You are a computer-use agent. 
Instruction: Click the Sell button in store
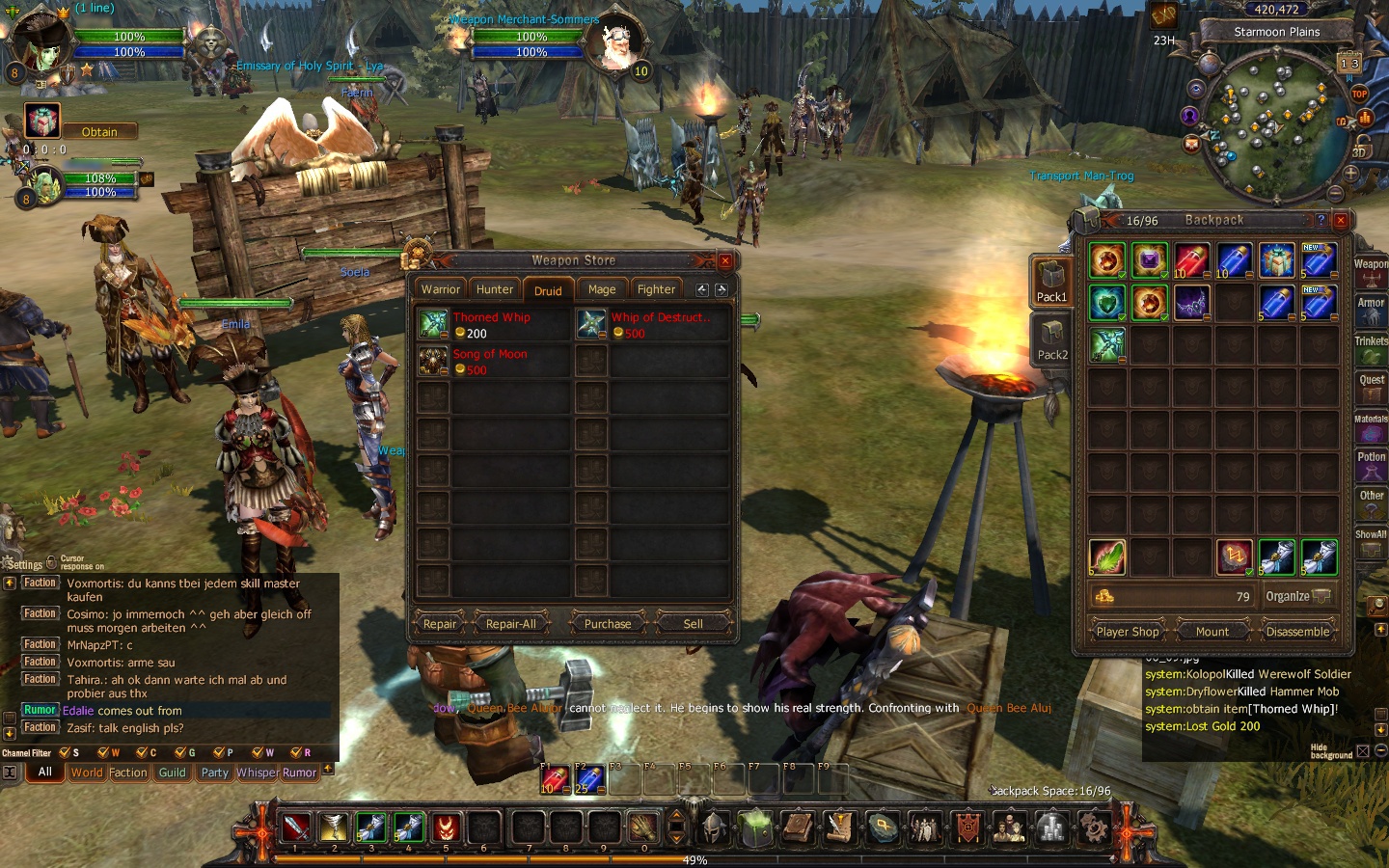693,624
